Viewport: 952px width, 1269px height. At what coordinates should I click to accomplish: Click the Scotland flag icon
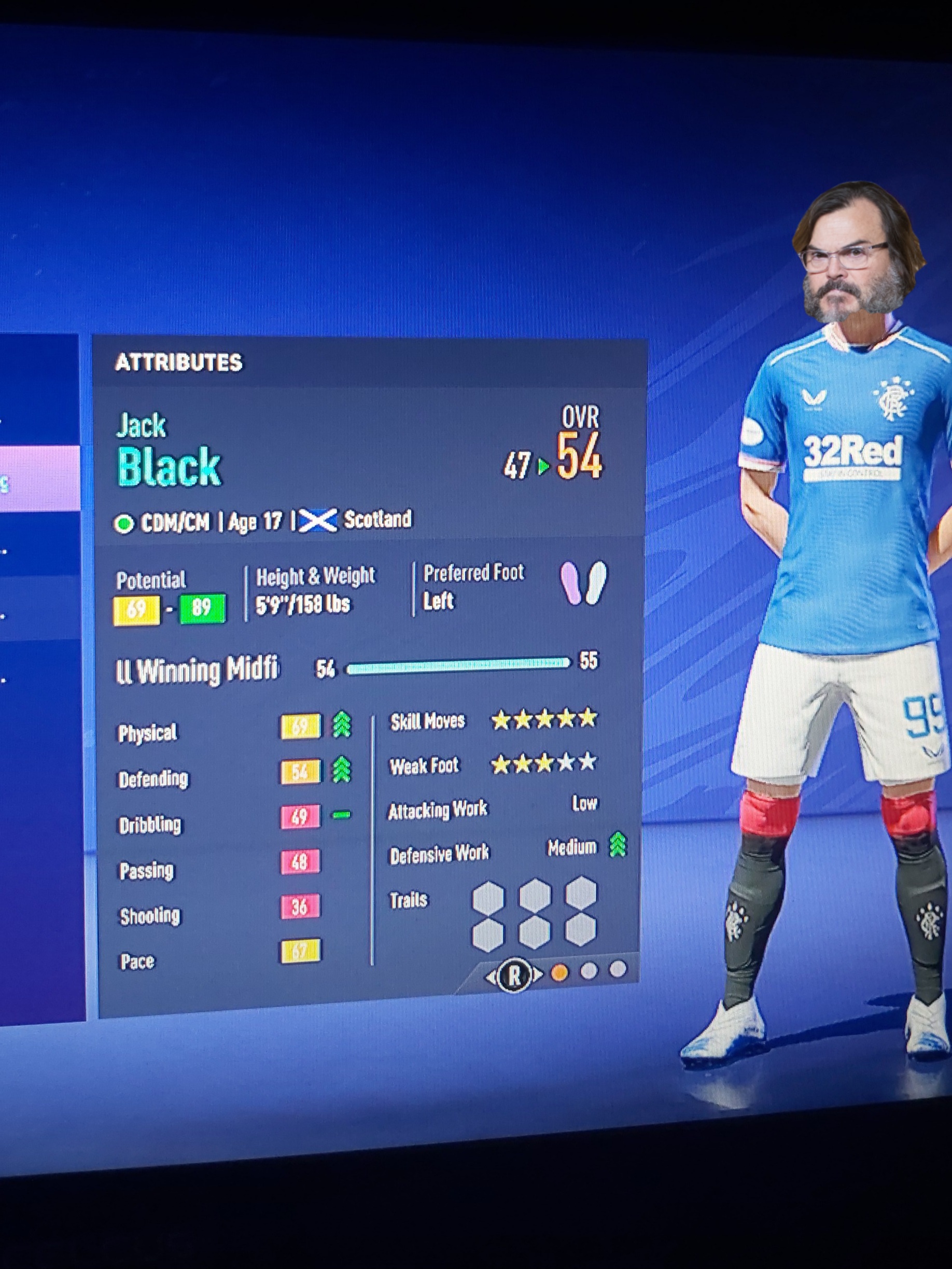[319, 519]
